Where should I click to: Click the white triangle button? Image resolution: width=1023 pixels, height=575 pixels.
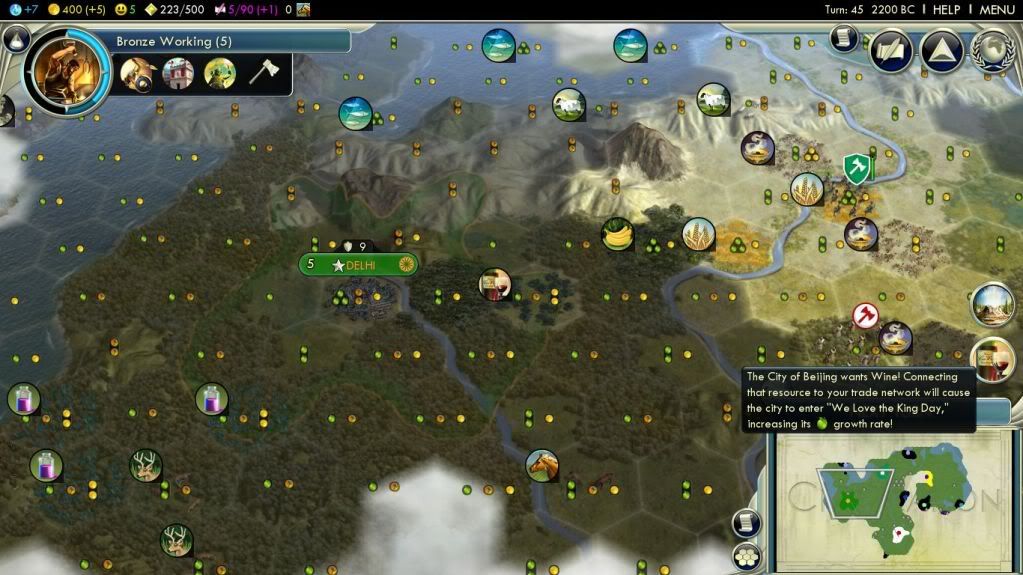941,51
